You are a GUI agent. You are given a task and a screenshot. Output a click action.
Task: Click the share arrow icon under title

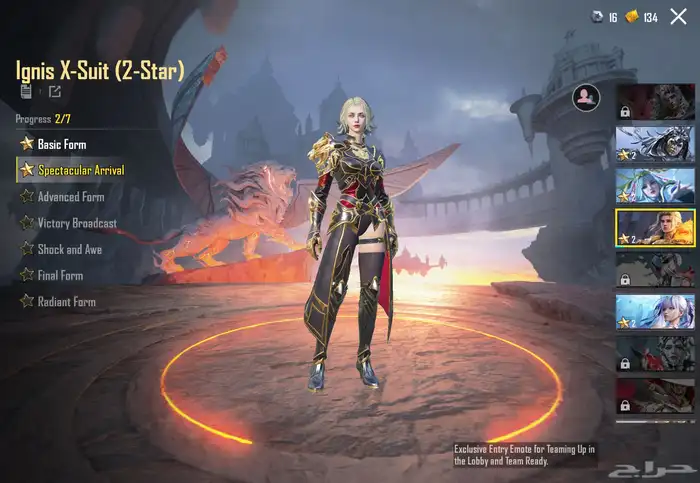click(x=55, y=92)
